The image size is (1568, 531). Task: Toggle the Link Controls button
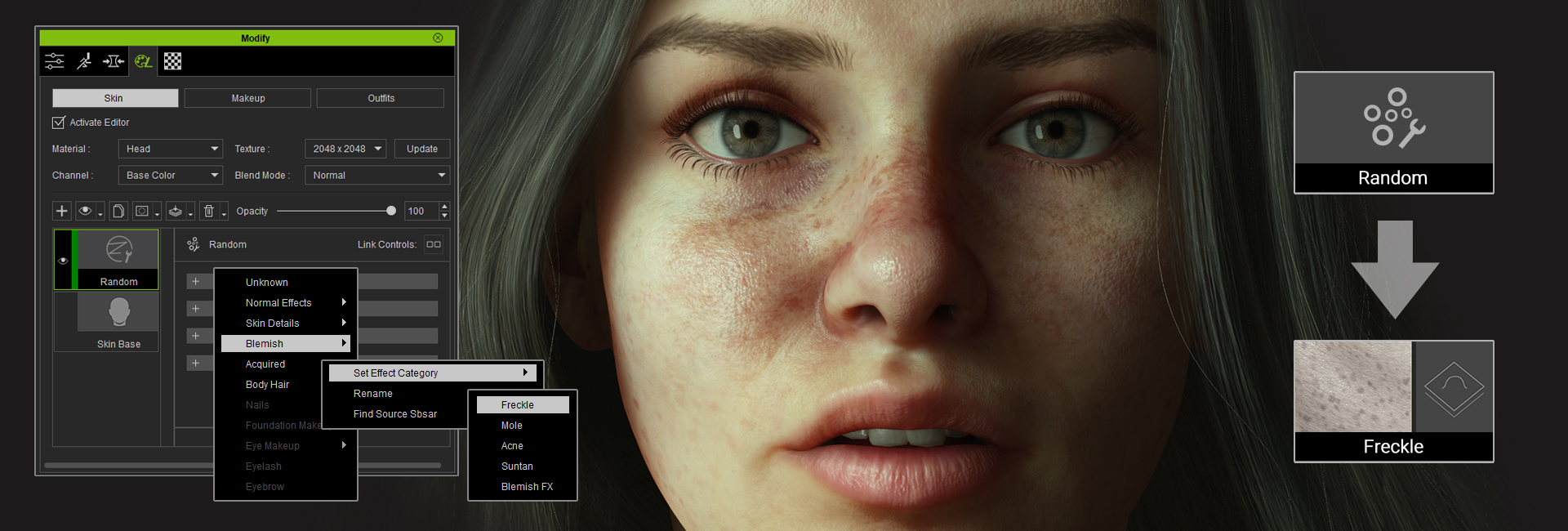[434, 244]
